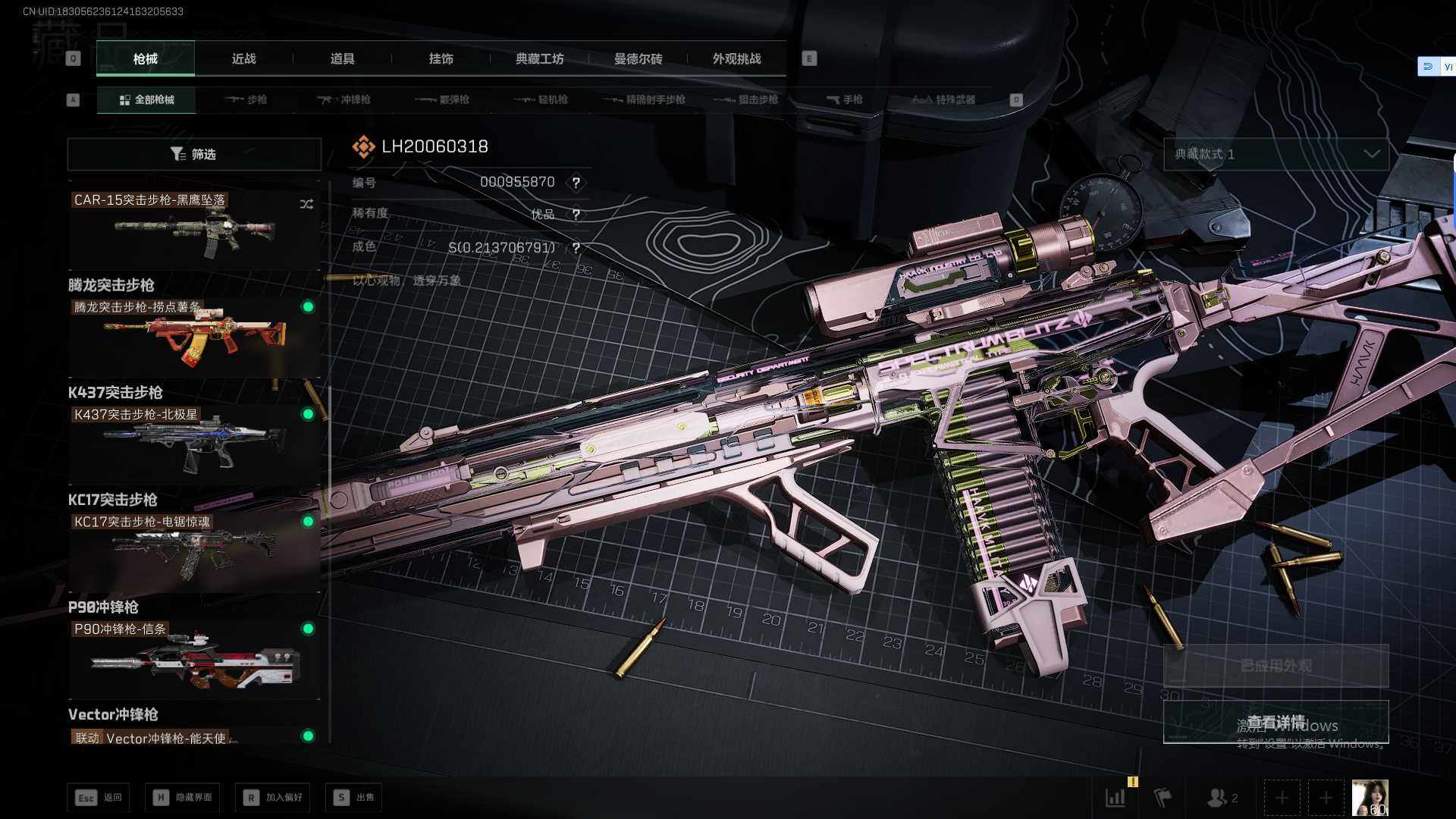Switch to the 外观挑战 tab
Image resolution: width=1456 pixels, height=819 pixels.
[x=736, y=59]
